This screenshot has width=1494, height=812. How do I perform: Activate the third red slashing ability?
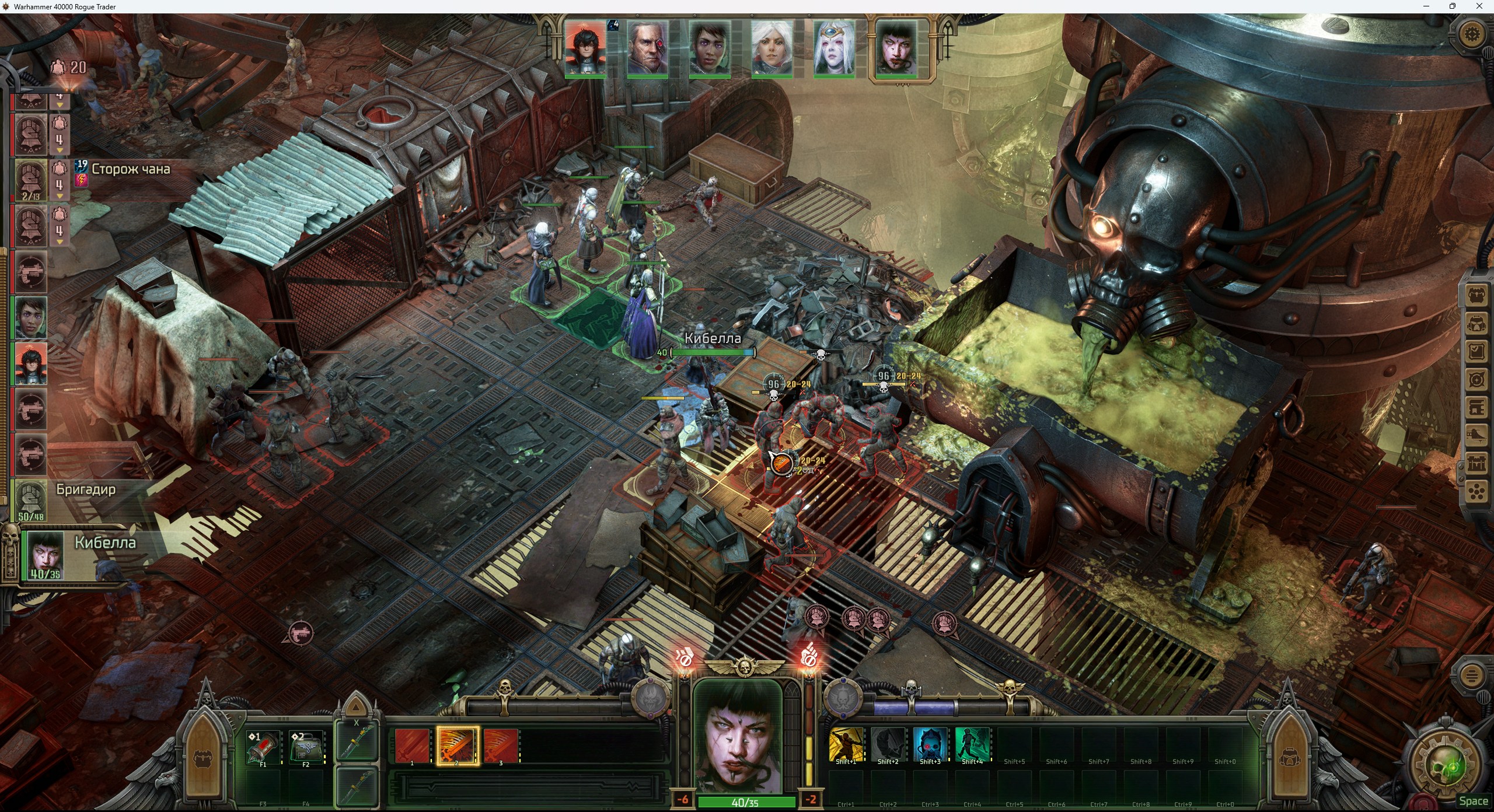pos(501,746)
